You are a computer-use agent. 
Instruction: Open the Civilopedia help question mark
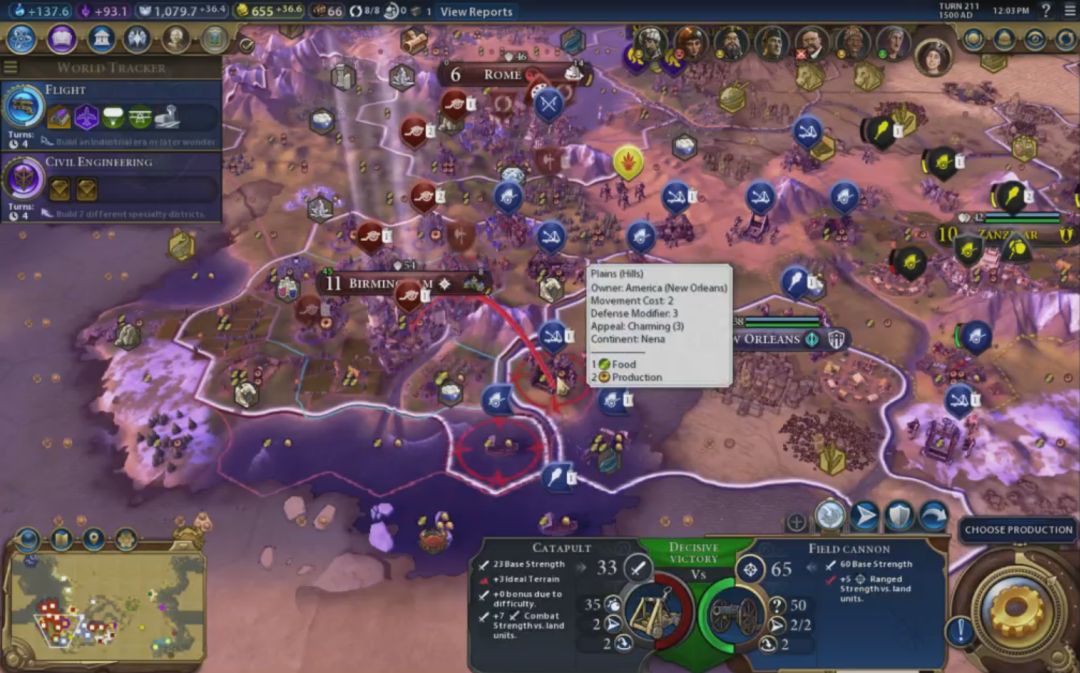point(1046,11)
